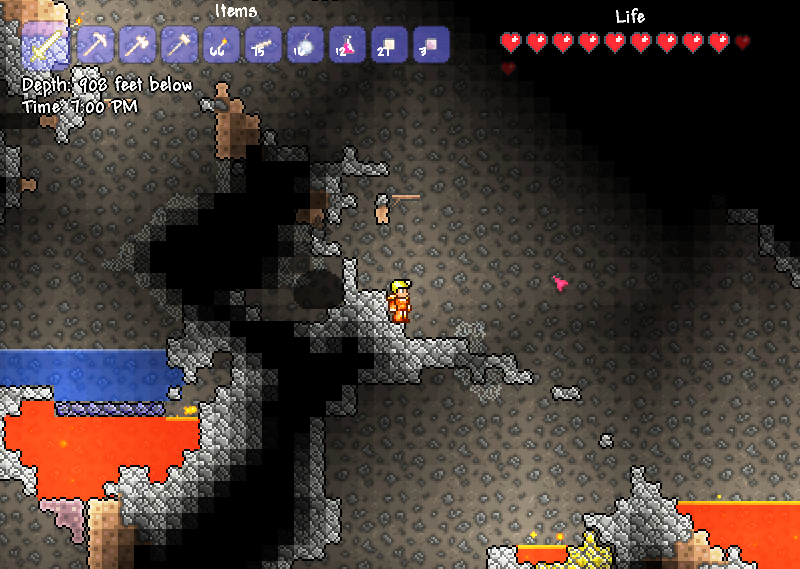
Task: Choose the pink potion stack of 12
Action: [346, 44]
